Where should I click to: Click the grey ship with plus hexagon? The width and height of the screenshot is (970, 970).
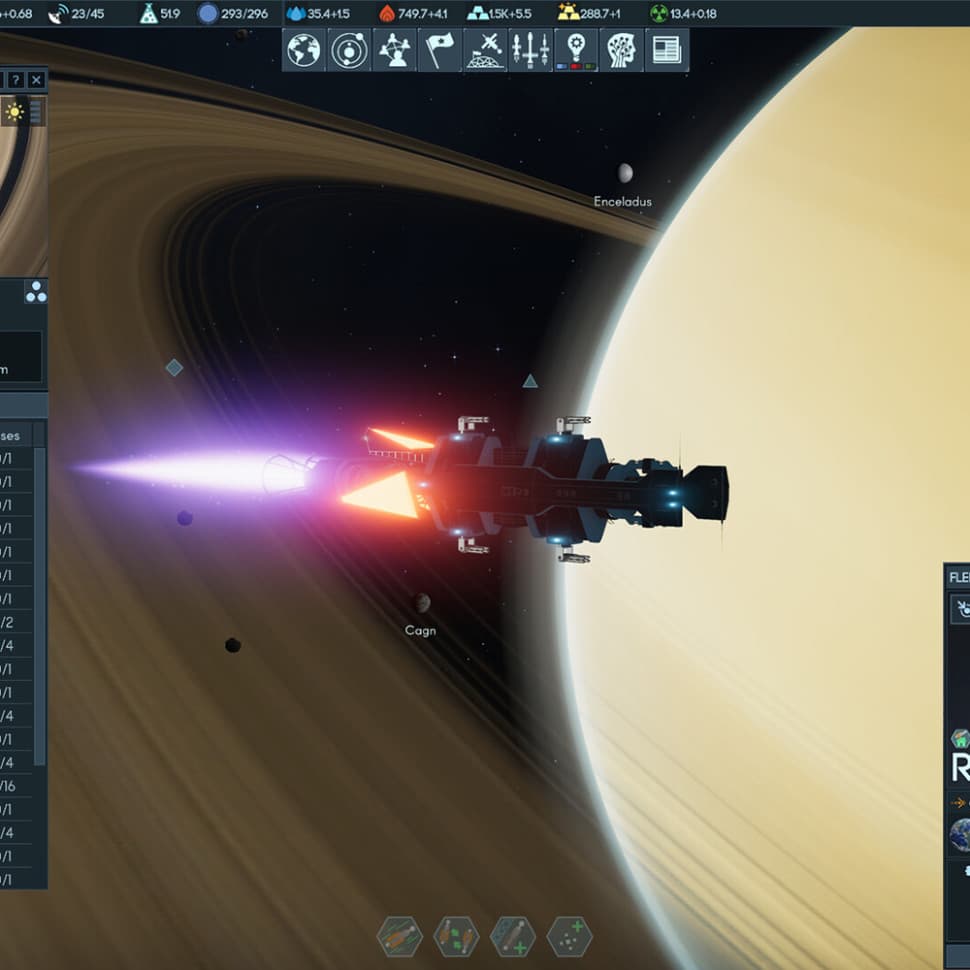pos(513,937)
